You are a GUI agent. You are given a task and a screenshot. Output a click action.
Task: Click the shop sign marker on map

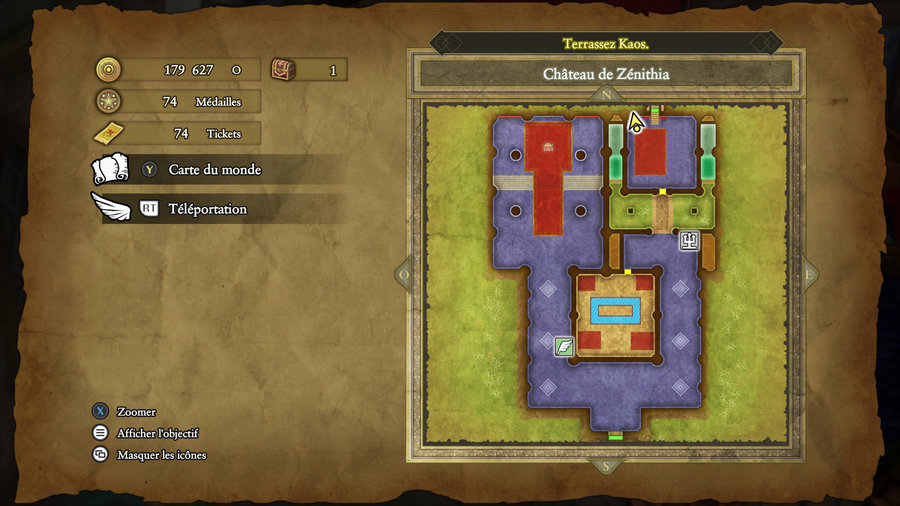coord(689,240)
